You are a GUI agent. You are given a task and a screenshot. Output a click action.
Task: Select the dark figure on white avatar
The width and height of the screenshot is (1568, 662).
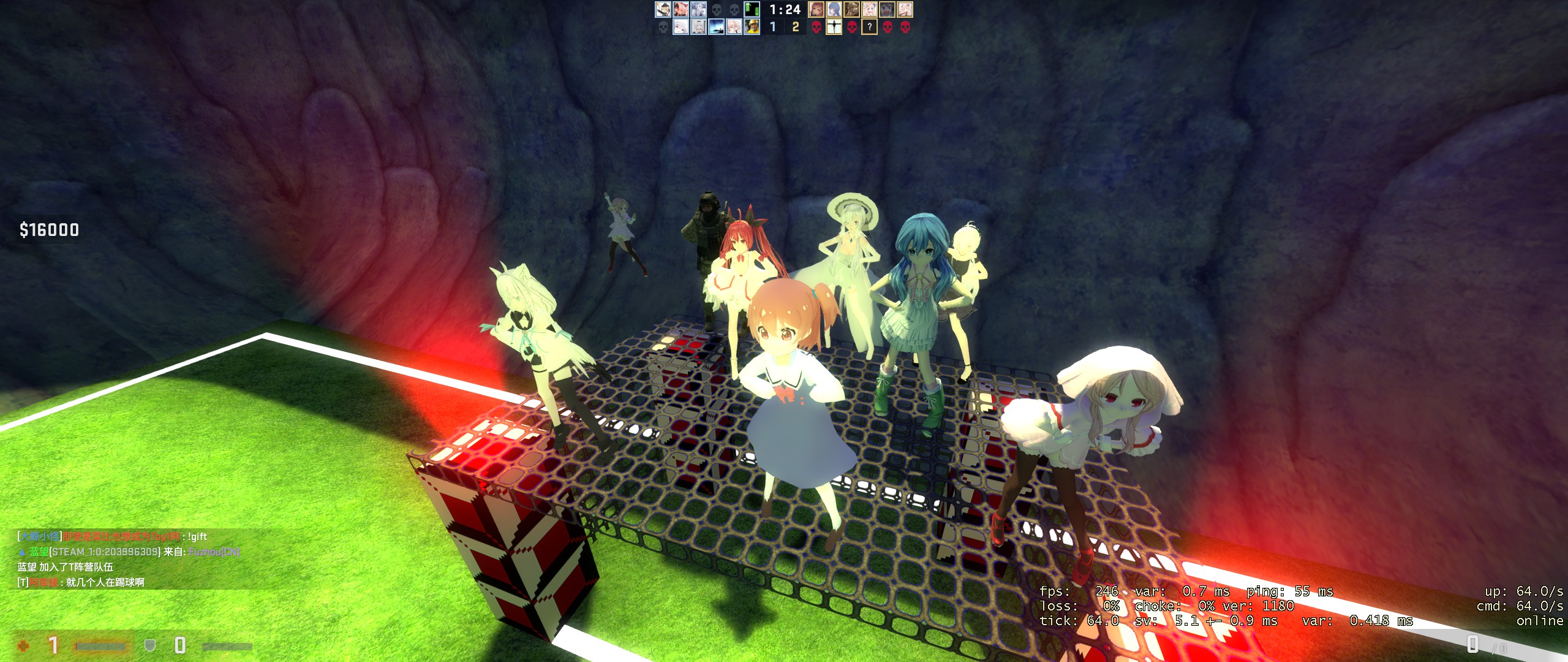(834, 27)
